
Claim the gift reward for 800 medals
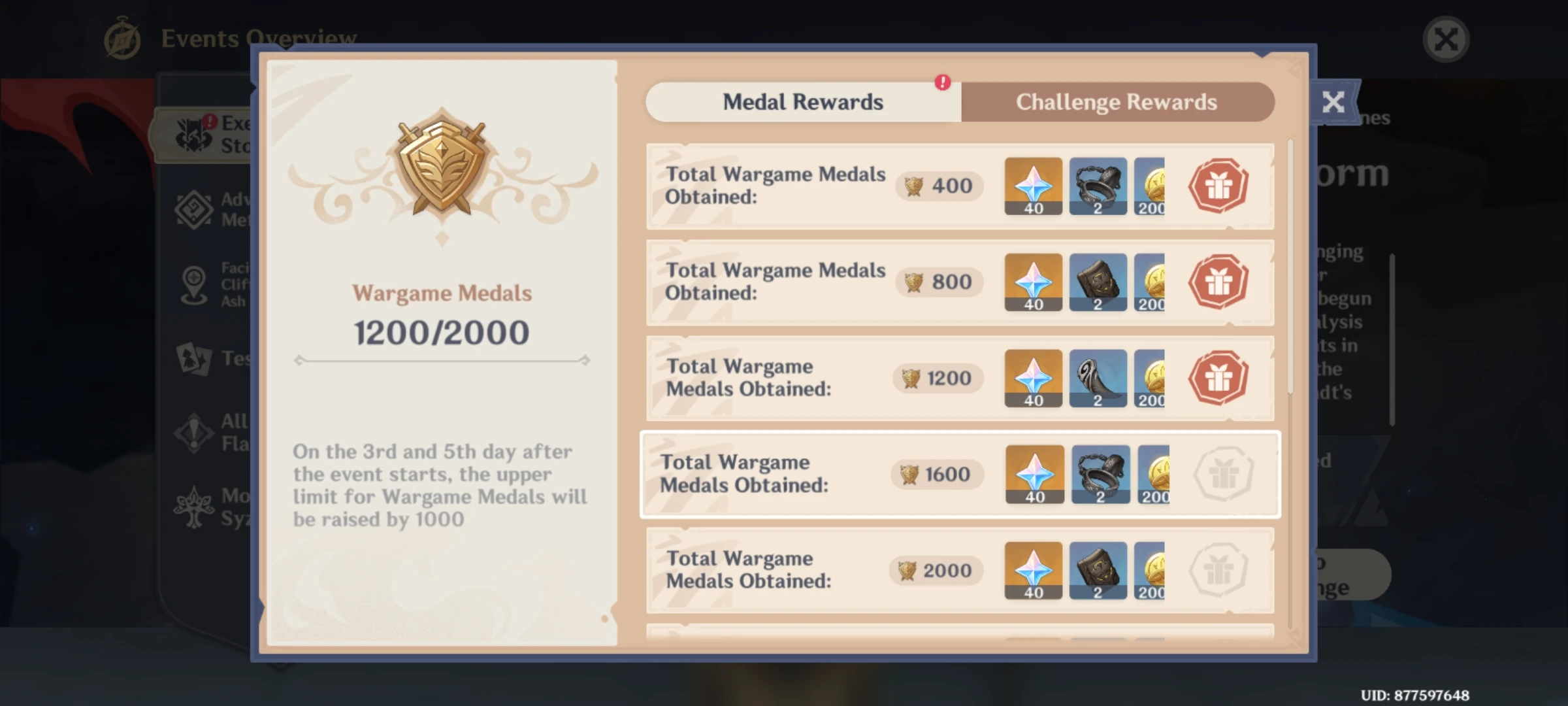(1218, 282)
